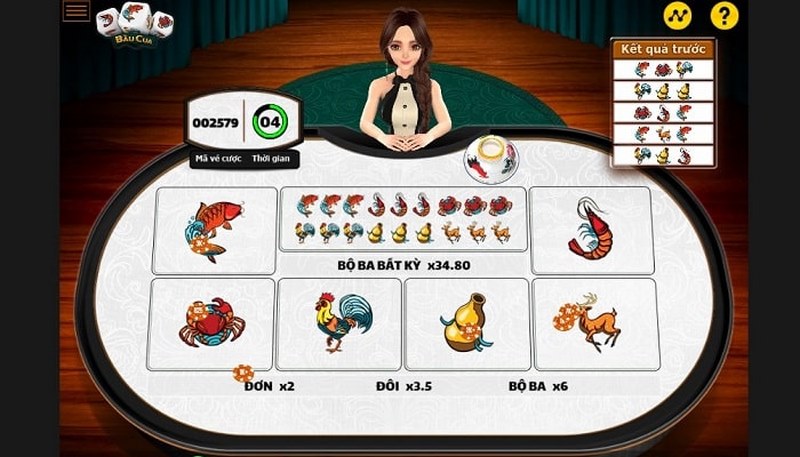
Task: Open the Kết quả trước results panel
Action: coord(664,103)
